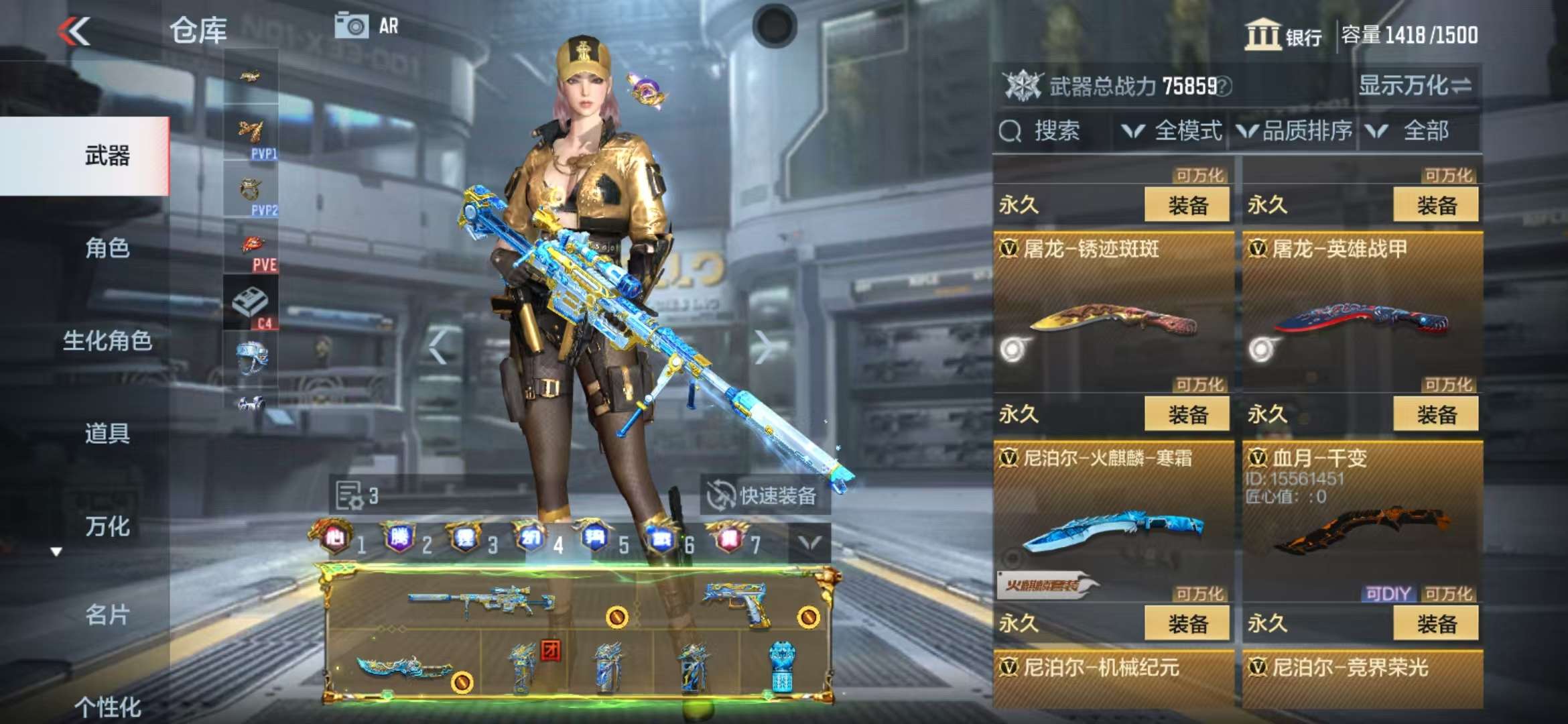1568x724 pixels.
Task: Select the 屠龙-英雄战甲 knife card
Action: 1362,315
